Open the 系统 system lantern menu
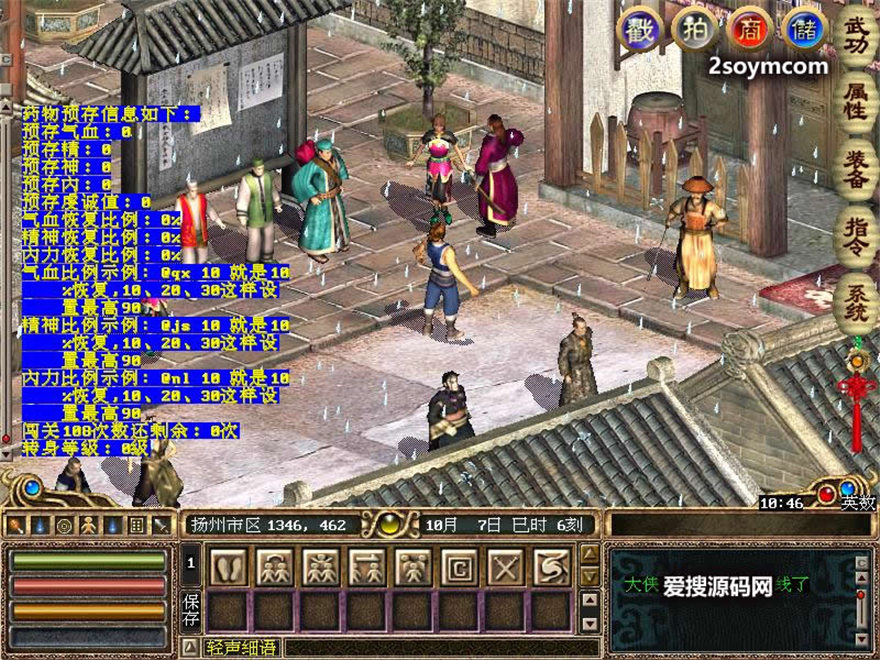The width and height of the screenshot is (880, 660). [x=856, y=303]
